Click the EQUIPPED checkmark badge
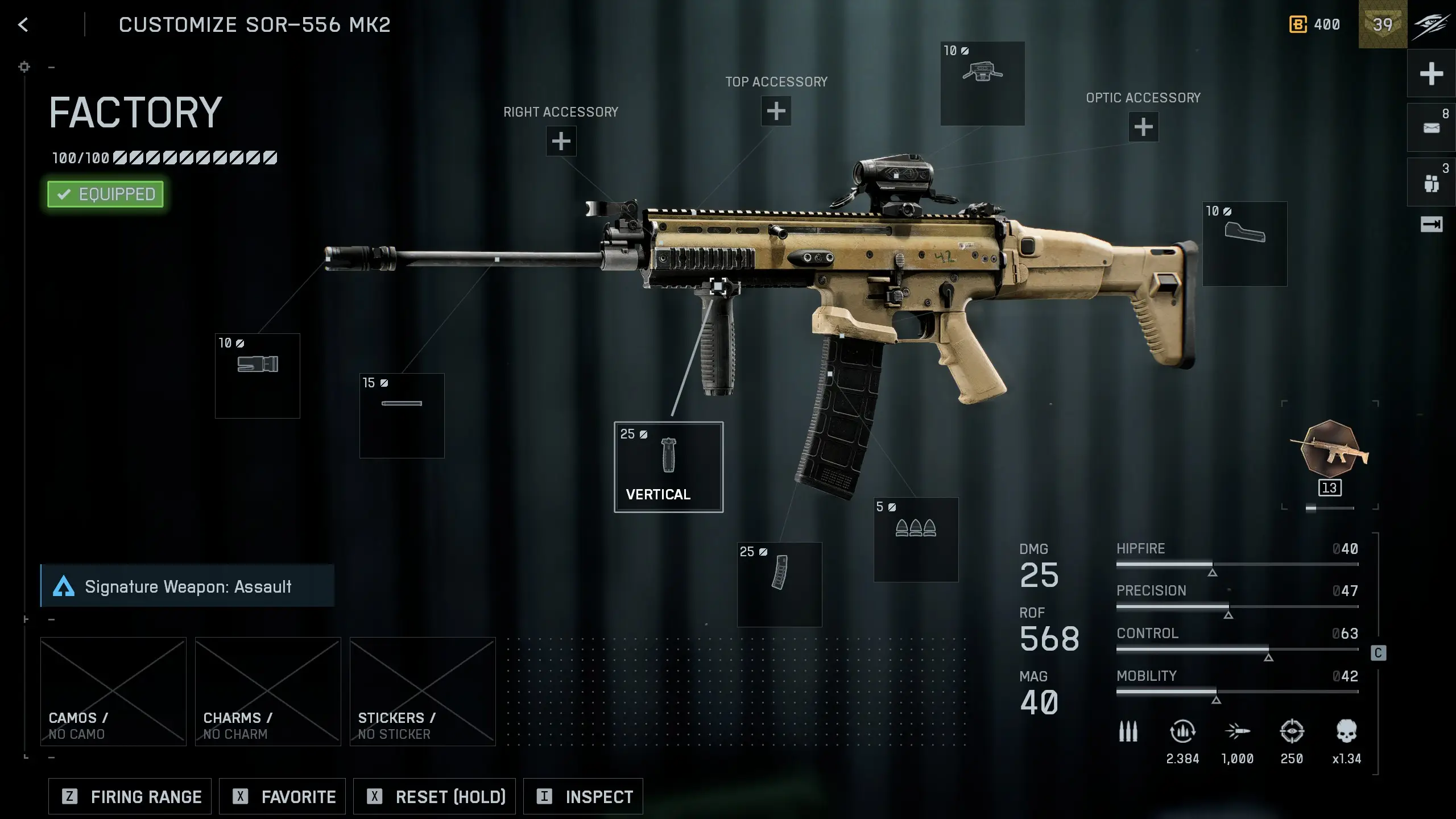Screen dimensions: 1456x819 105,194
